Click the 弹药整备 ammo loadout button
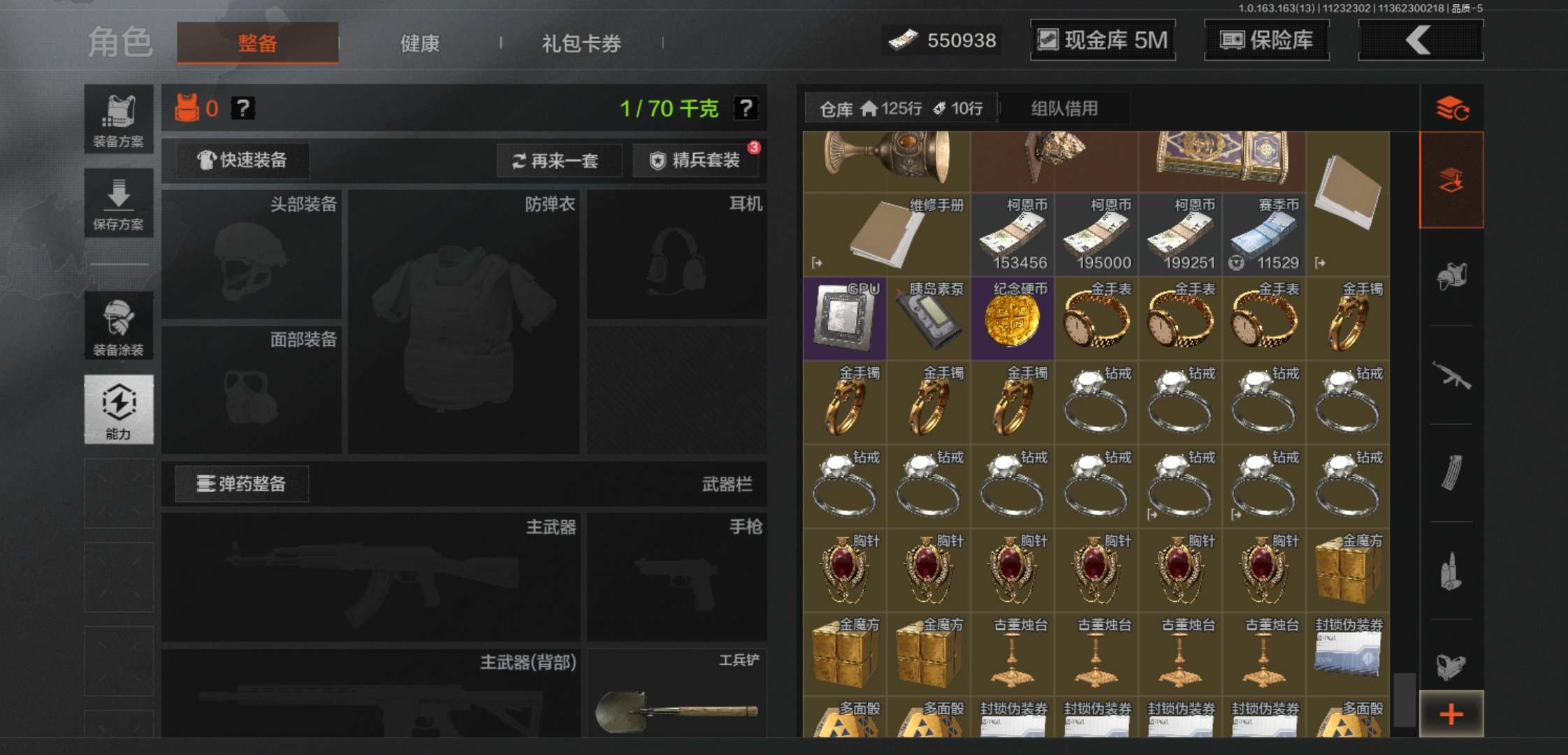This screenshot has height=755, width=1568. tap(241, 484)
